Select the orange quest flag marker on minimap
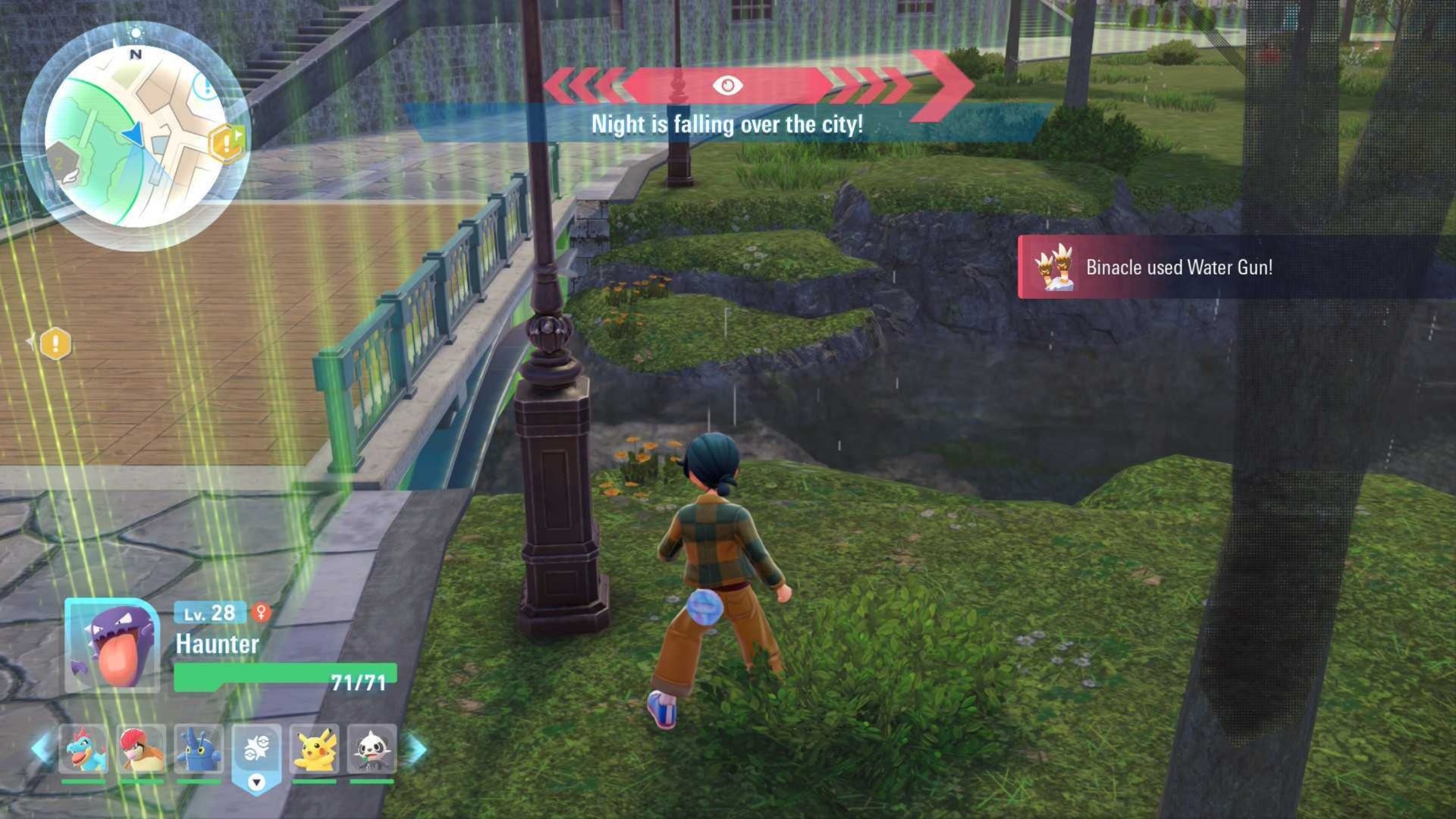This screenshot has height=819, width=1456. click(227, 142)
